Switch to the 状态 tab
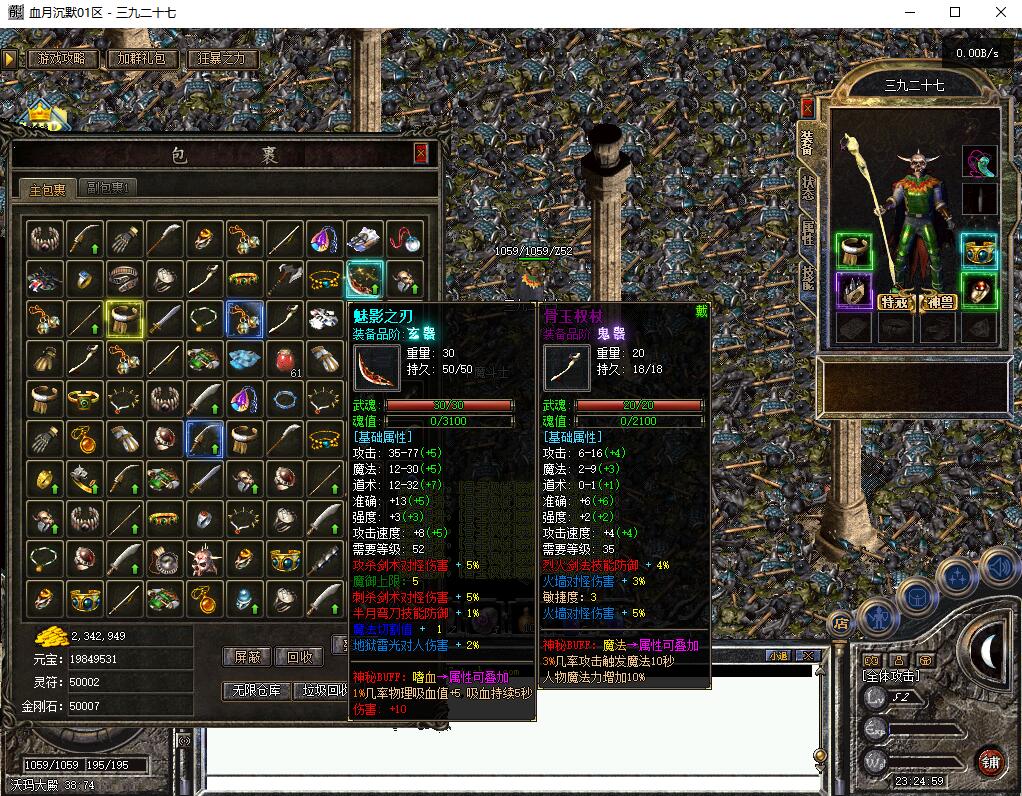The height and width of the screenshot is (796, 1022). click(x=807, y=189)
